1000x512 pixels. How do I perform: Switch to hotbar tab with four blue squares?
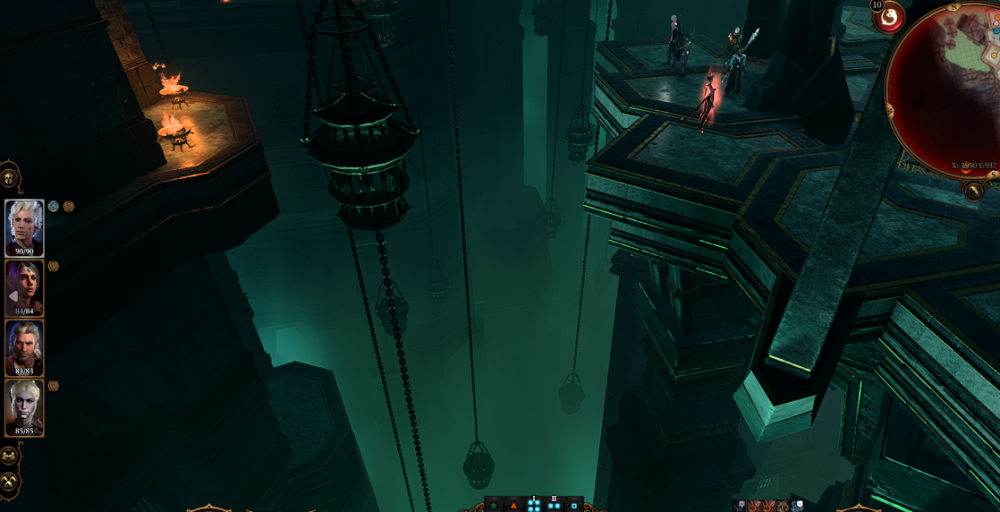[534, 505]
